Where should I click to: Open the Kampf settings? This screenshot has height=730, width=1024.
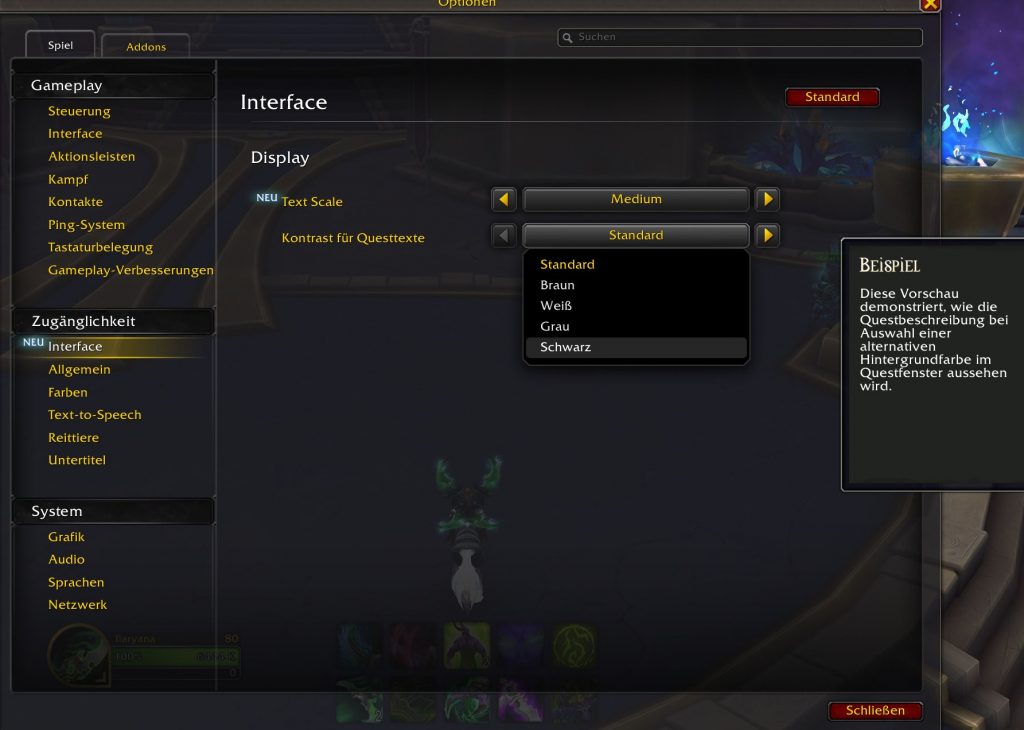68,179
